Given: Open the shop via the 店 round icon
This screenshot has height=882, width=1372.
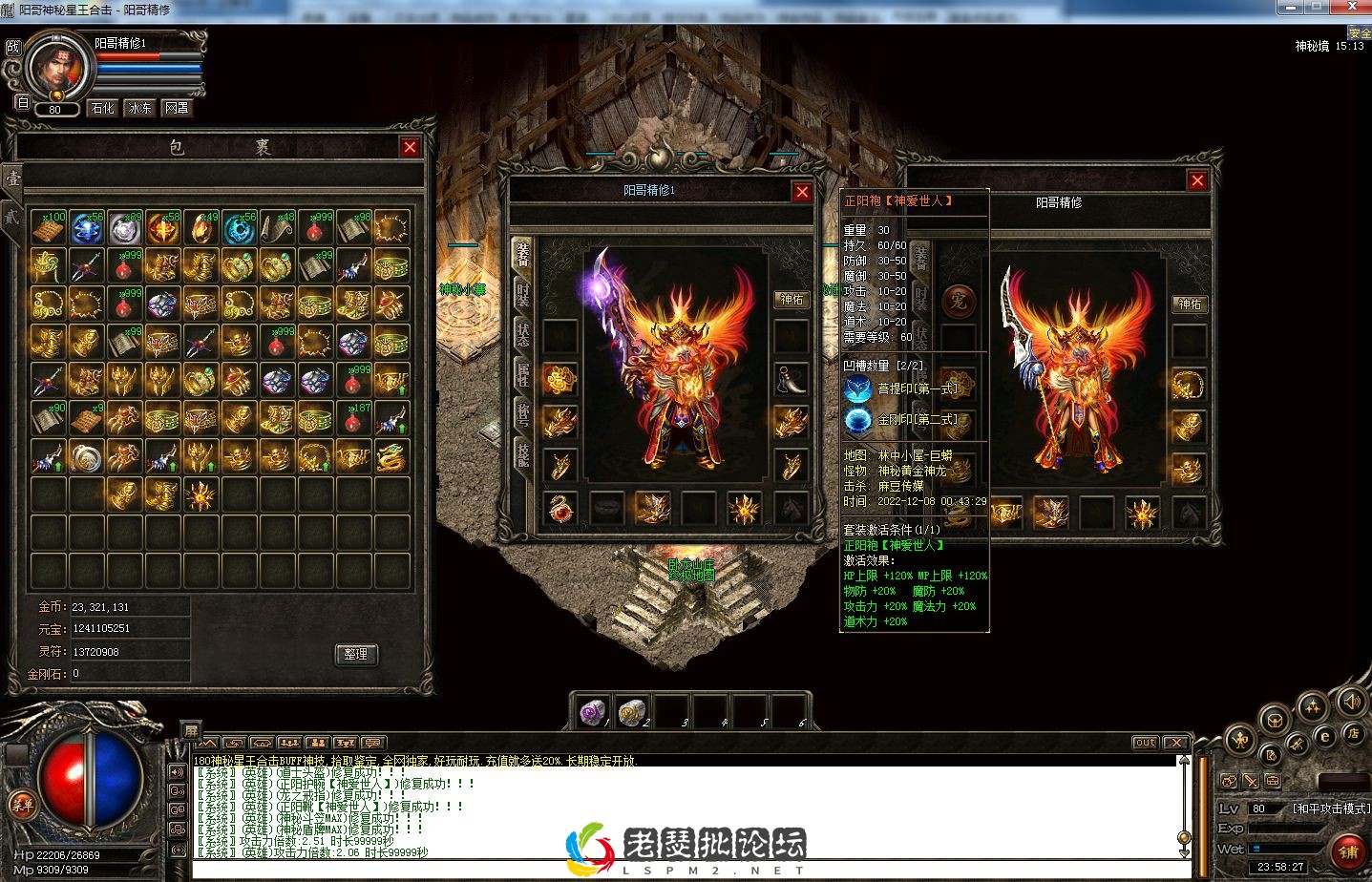Looking at the screenshot, I should 1355,734.
